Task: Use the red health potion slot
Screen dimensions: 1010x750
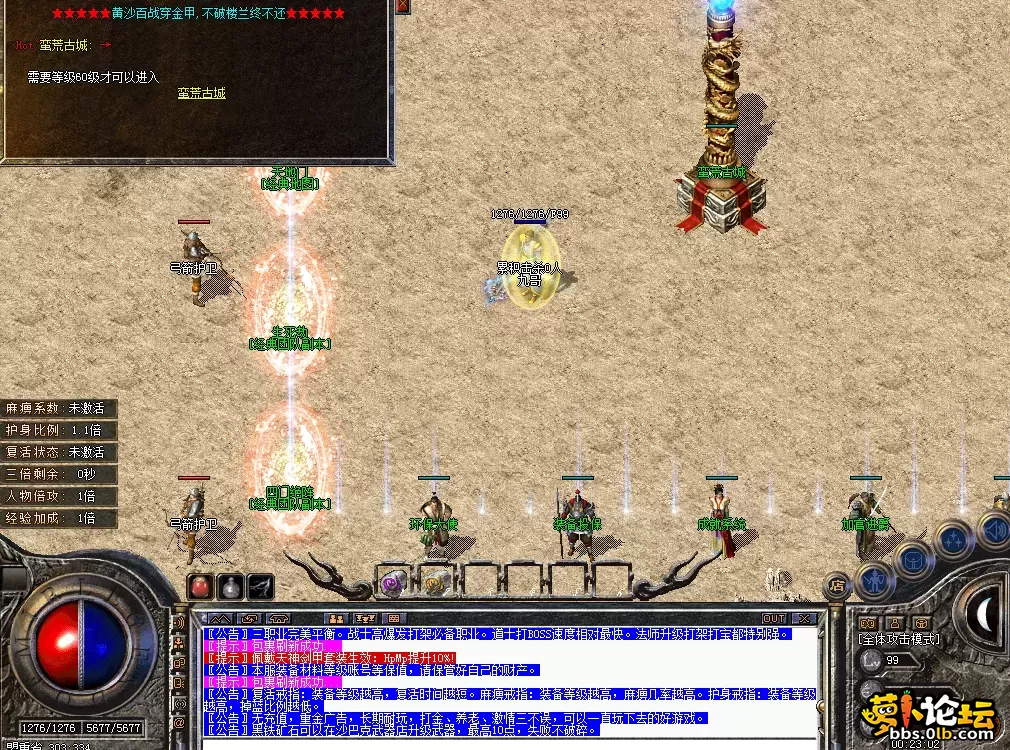Action: 201,586
